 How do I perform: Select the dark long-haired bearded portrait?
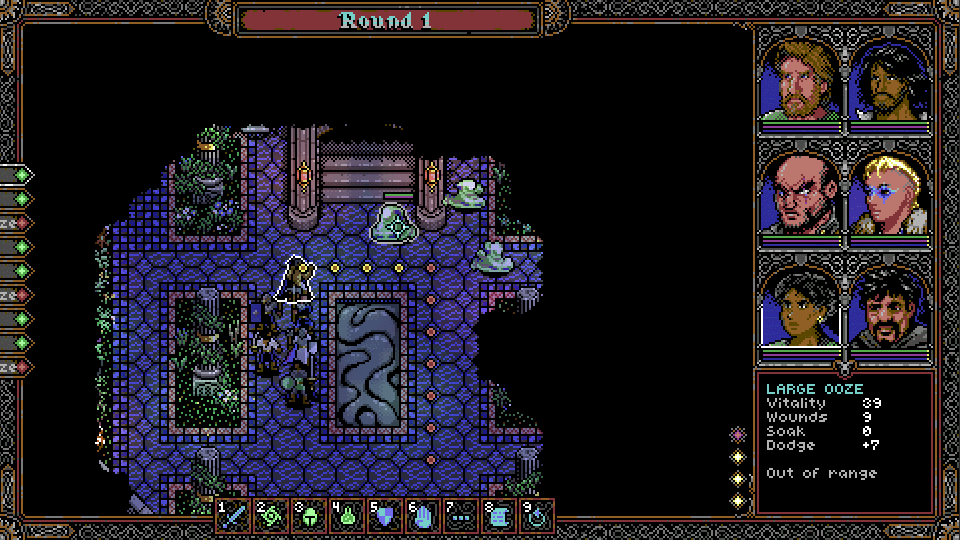(889, 80)
